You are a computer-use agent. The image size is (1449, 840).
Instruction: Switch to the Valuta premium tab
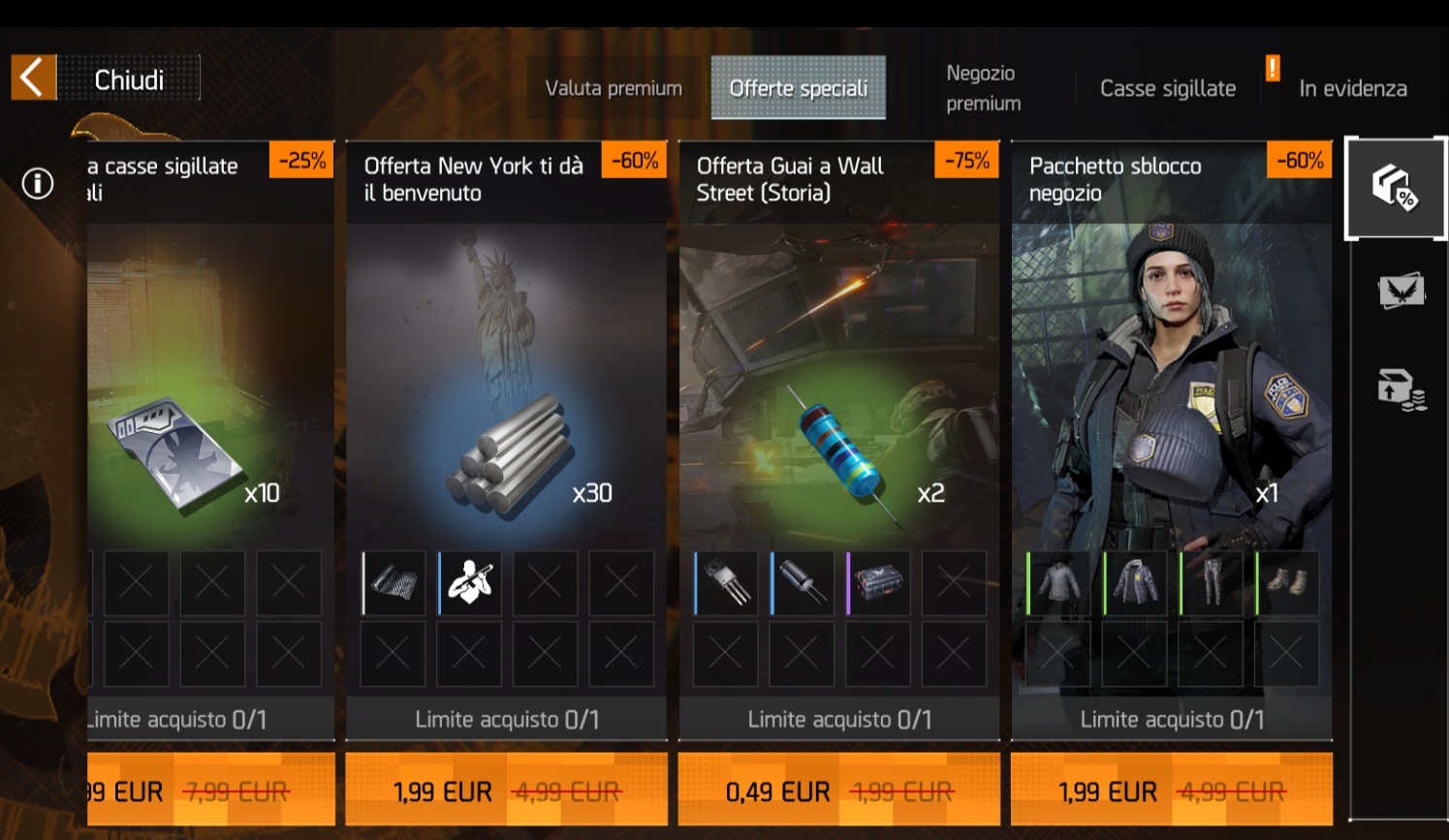pyautogui.click(x=614, y=88)
